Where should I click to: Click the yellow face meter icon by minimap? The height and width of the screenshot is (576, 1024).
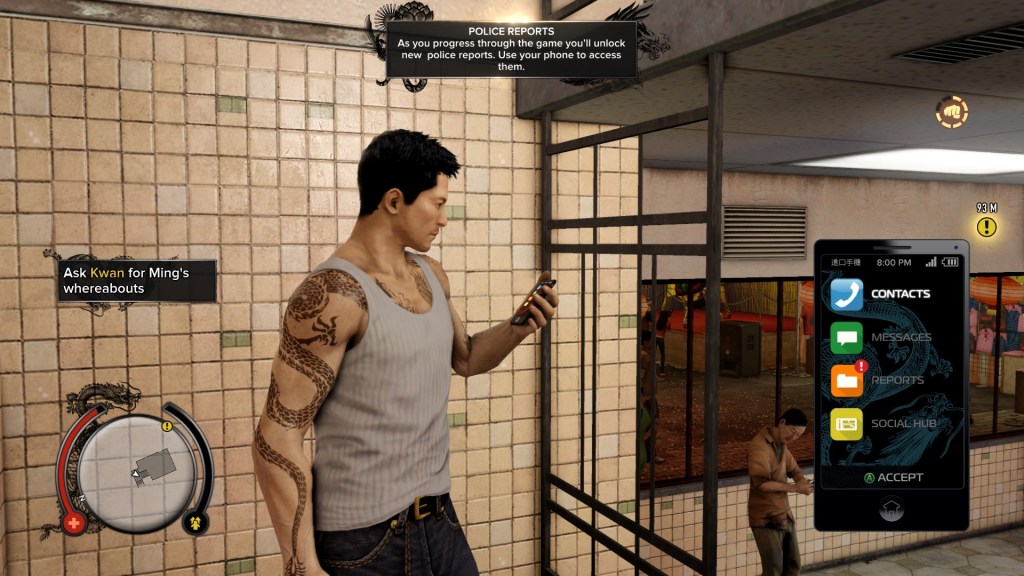(x=196, y=521)
